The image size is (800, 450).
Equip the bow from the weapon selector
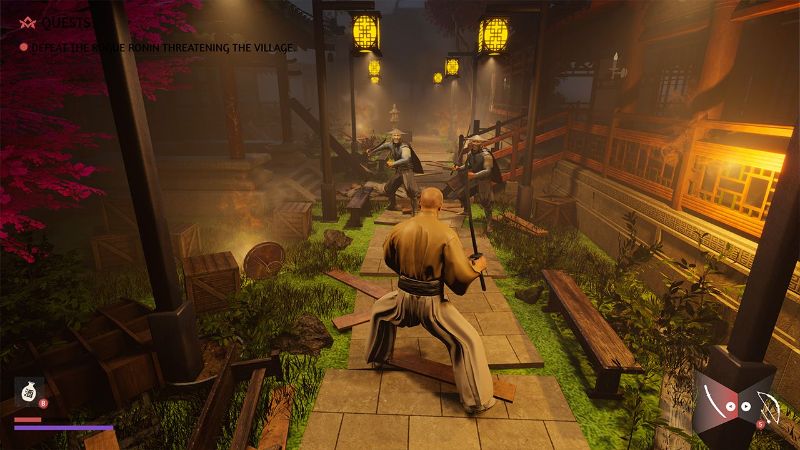pos(770,407)
